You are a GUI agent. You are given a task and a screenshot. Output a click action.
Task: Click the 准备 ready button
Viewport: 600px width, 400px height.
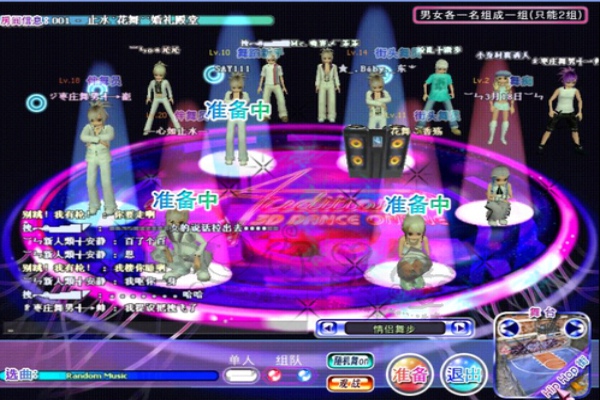tap(410, 374)
